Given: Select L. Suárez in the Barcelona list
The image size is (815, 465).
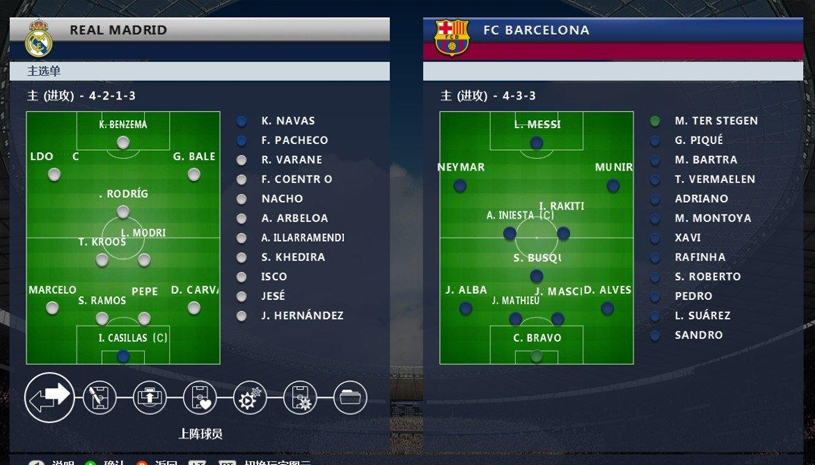Looking at the screenshot, I should 702,316.
